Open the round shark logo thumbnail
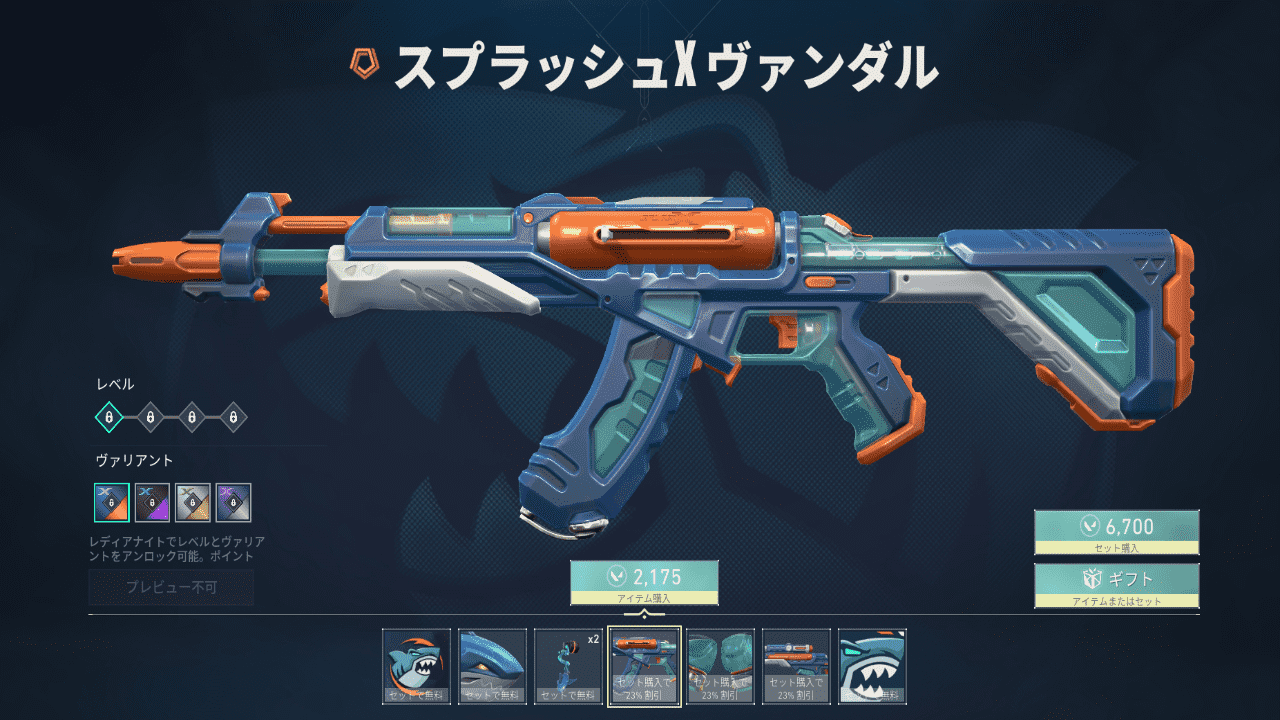This screenshot has width=1280, height=720. click(417, 666)
